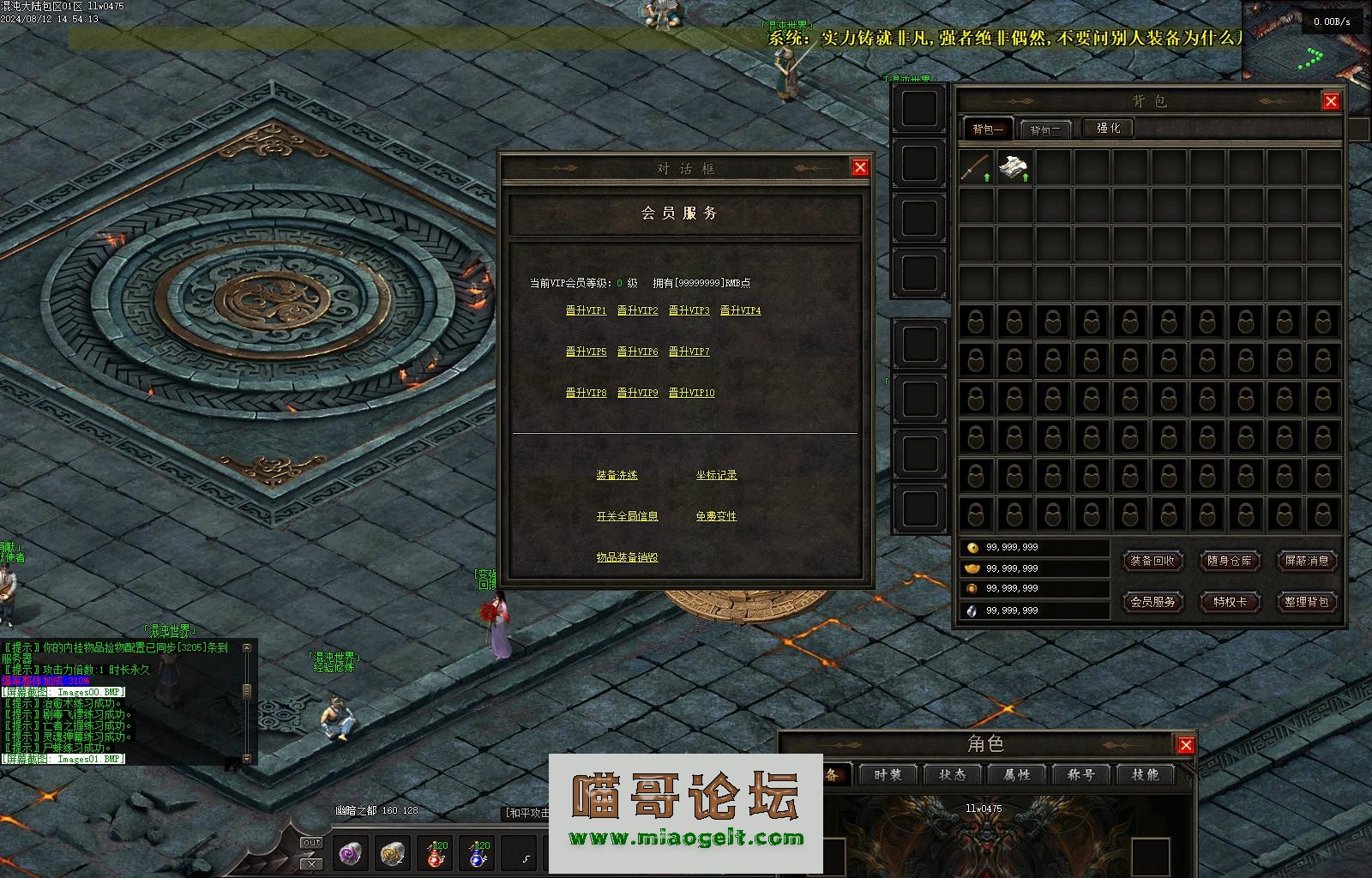Click the 装备回收 recycle button

pyautogui.click(x=1152, y=561)
